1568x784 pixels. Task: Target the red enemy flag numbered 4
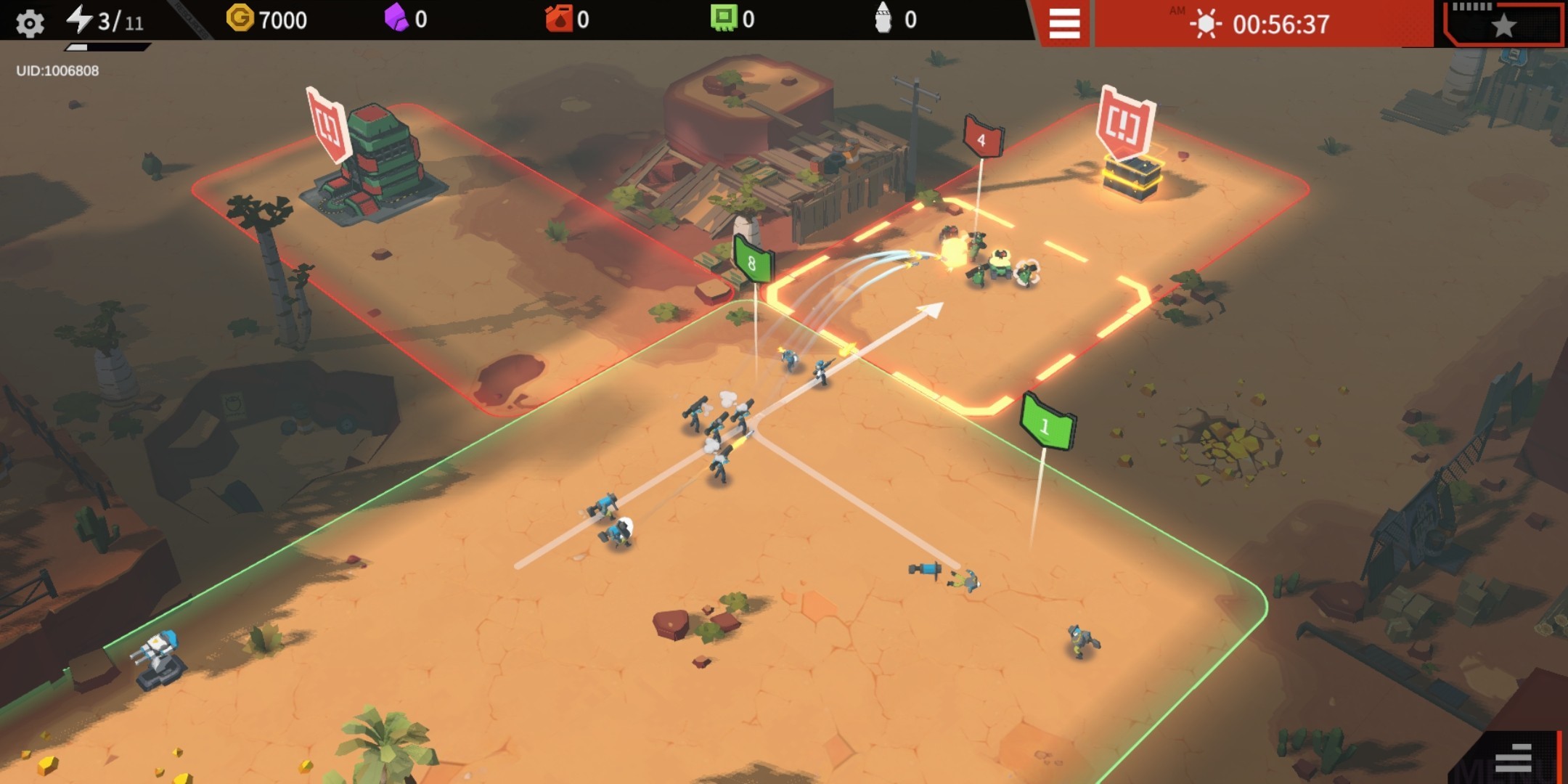click(x=982, y=137)
